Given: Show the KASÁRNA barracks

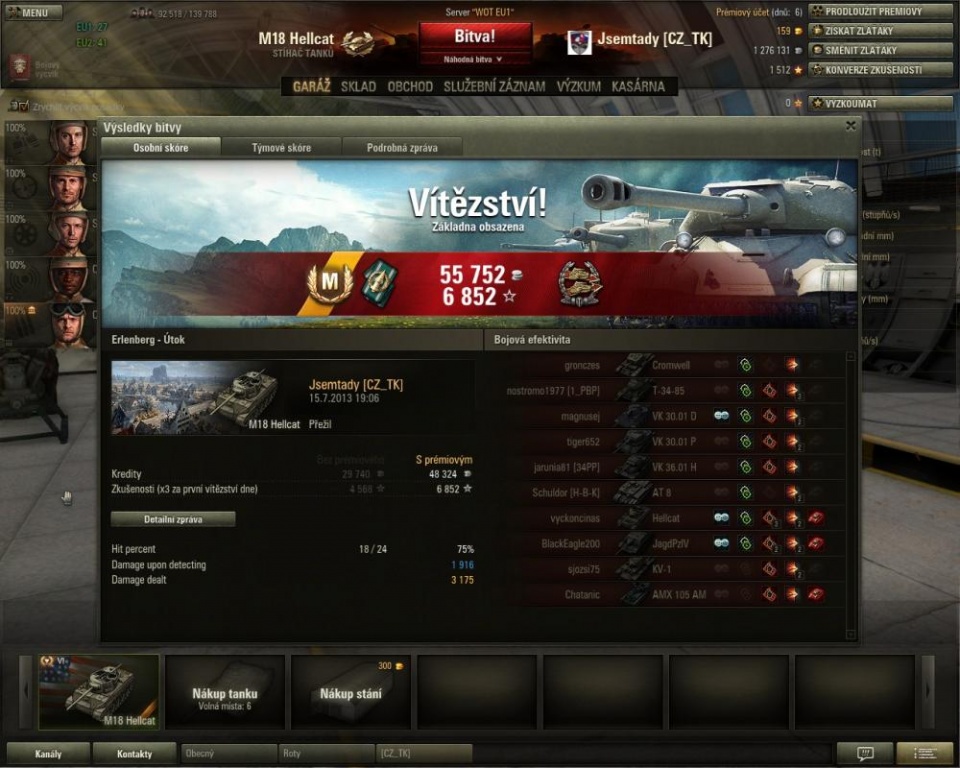Looking at the screenshot, I should point(638,87).
